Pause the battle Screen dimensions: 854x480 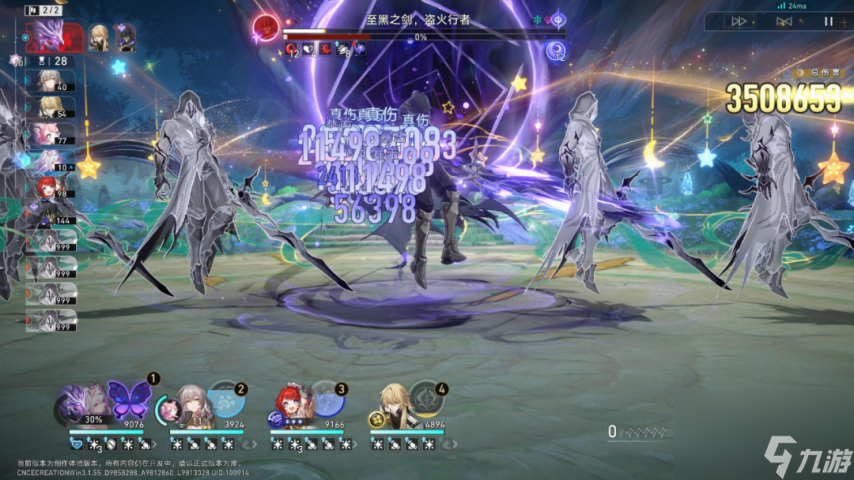coord(828,21)
